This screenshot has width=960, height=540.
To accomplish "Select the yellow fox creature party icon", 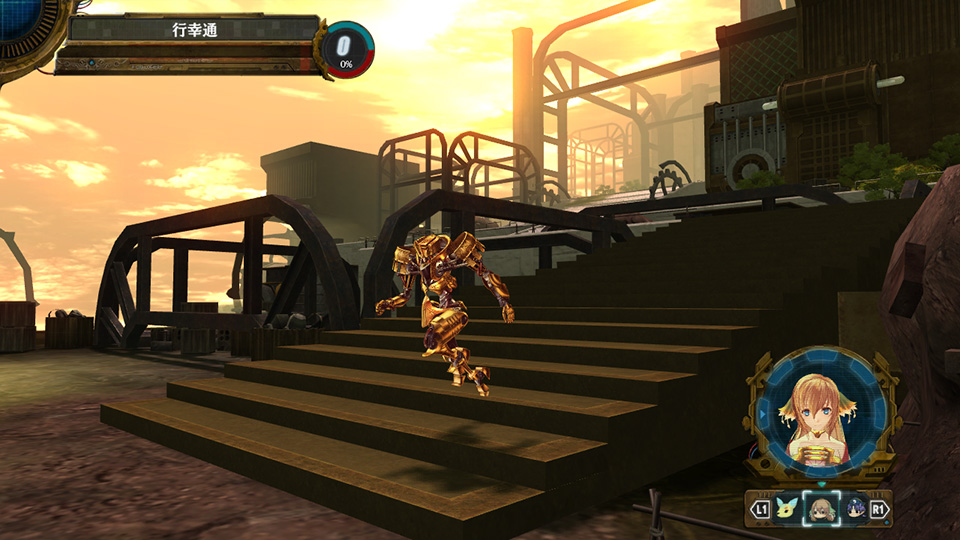I will pyautogui.click(x=789, y=509).
